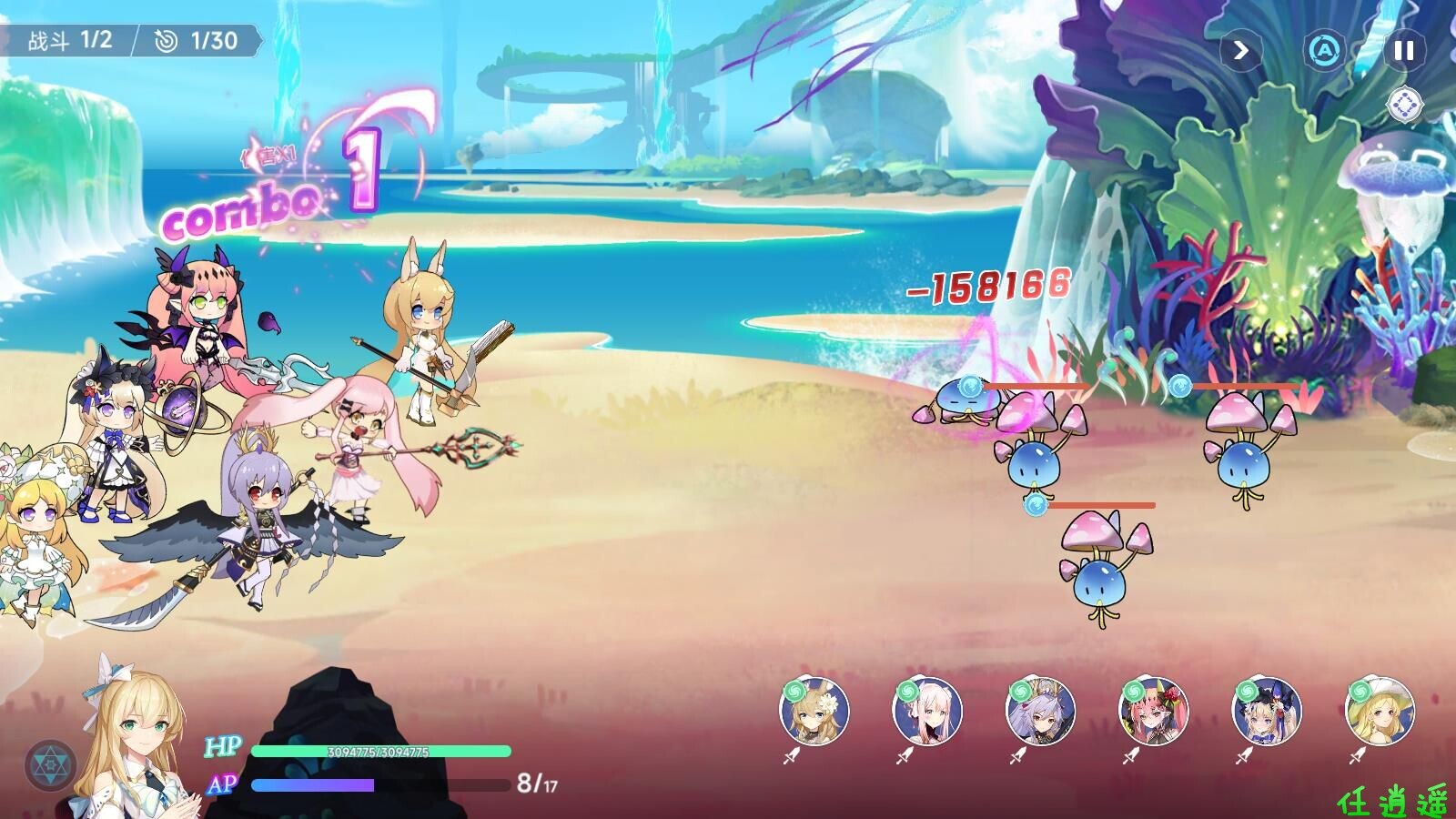Select the blonde bunny-eared girl skill portrait
Screen dimensions: 1456x819
click(x=815, y=712)
